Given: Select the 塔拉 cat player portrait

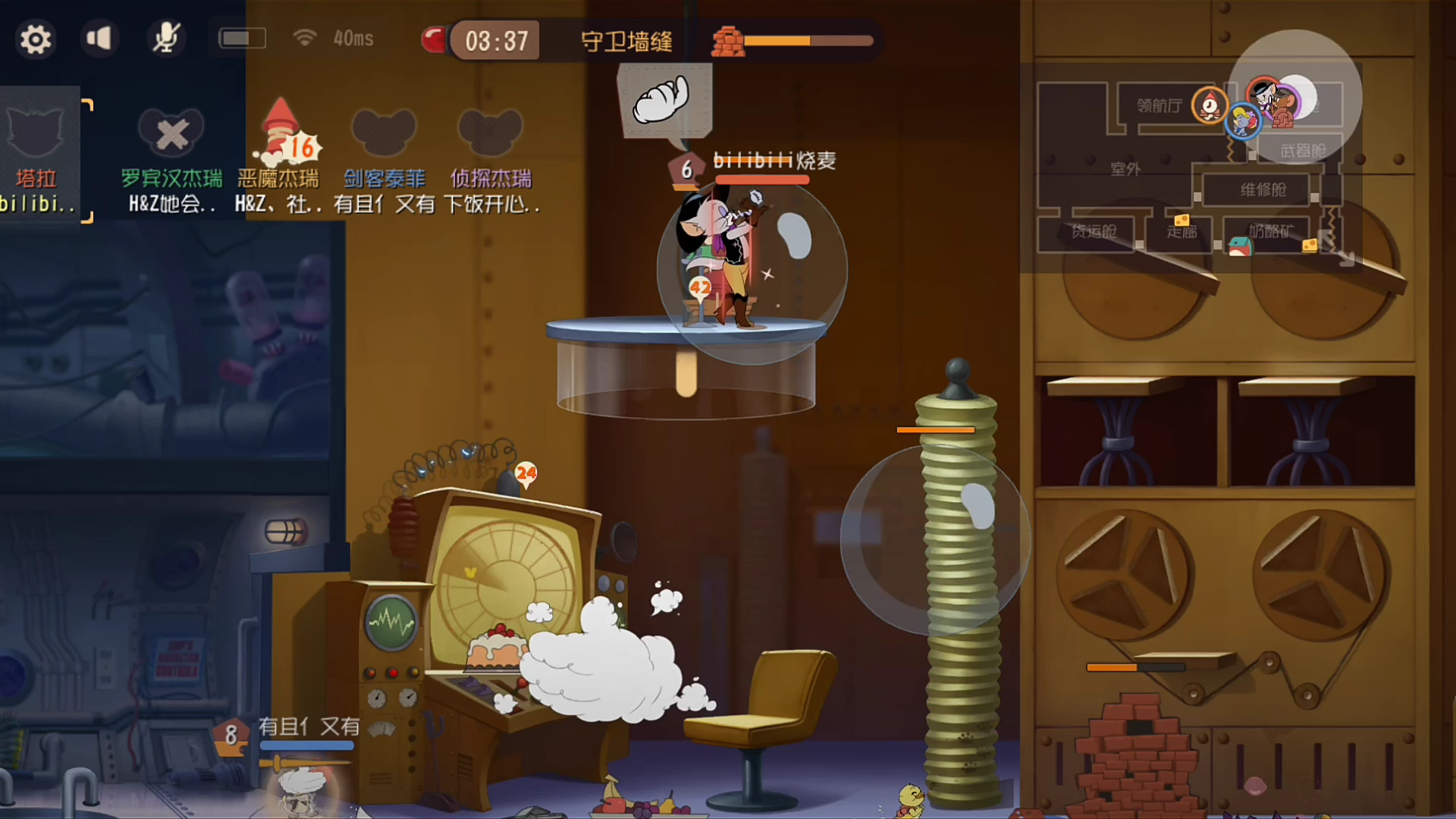Looking at the screenshot, I should click(x=36, y=133).
